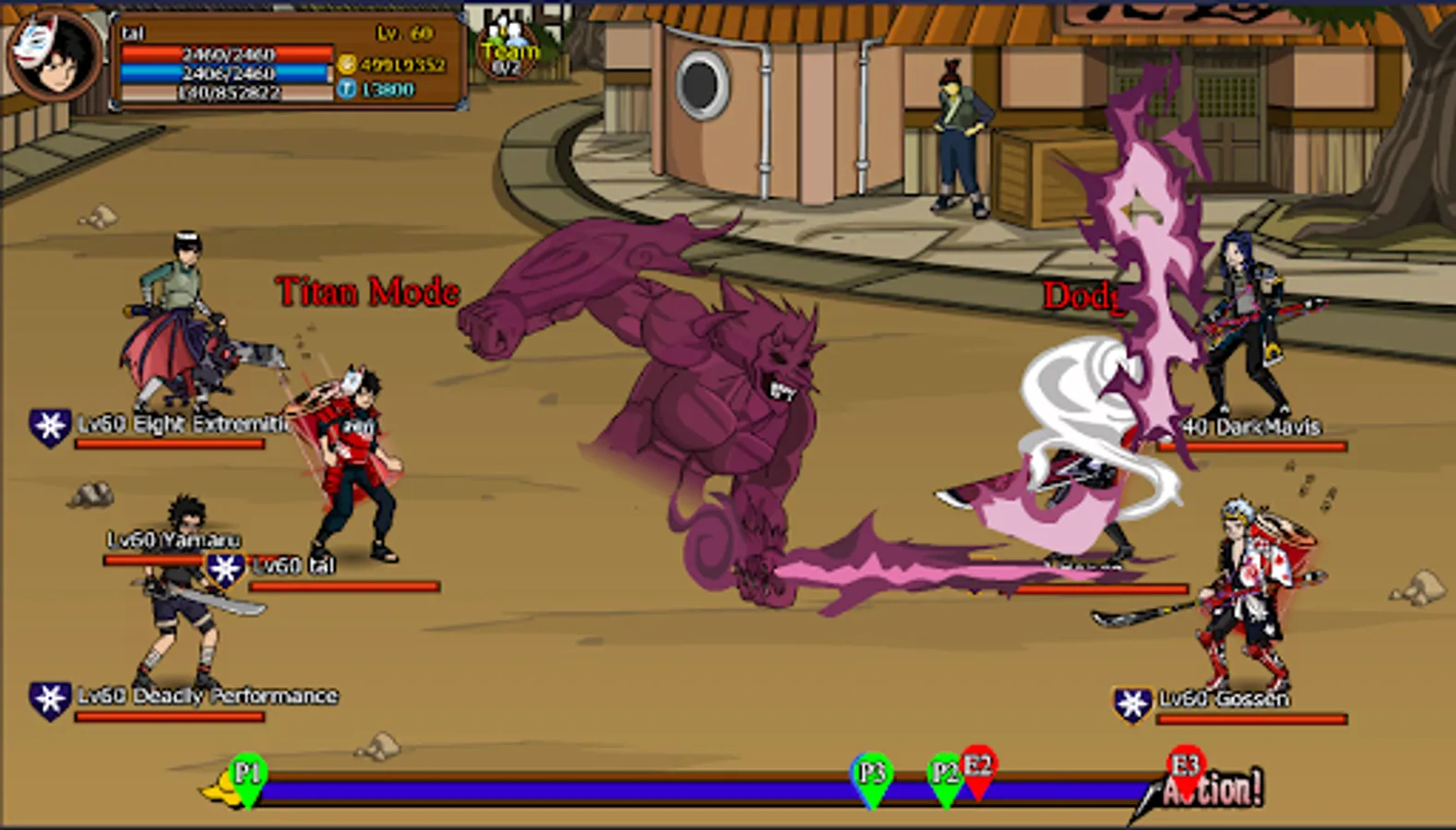1456x830 pixels.
Task: Click the gold coin currency icon
Action: pyautogui.click(x=349, y=65)
